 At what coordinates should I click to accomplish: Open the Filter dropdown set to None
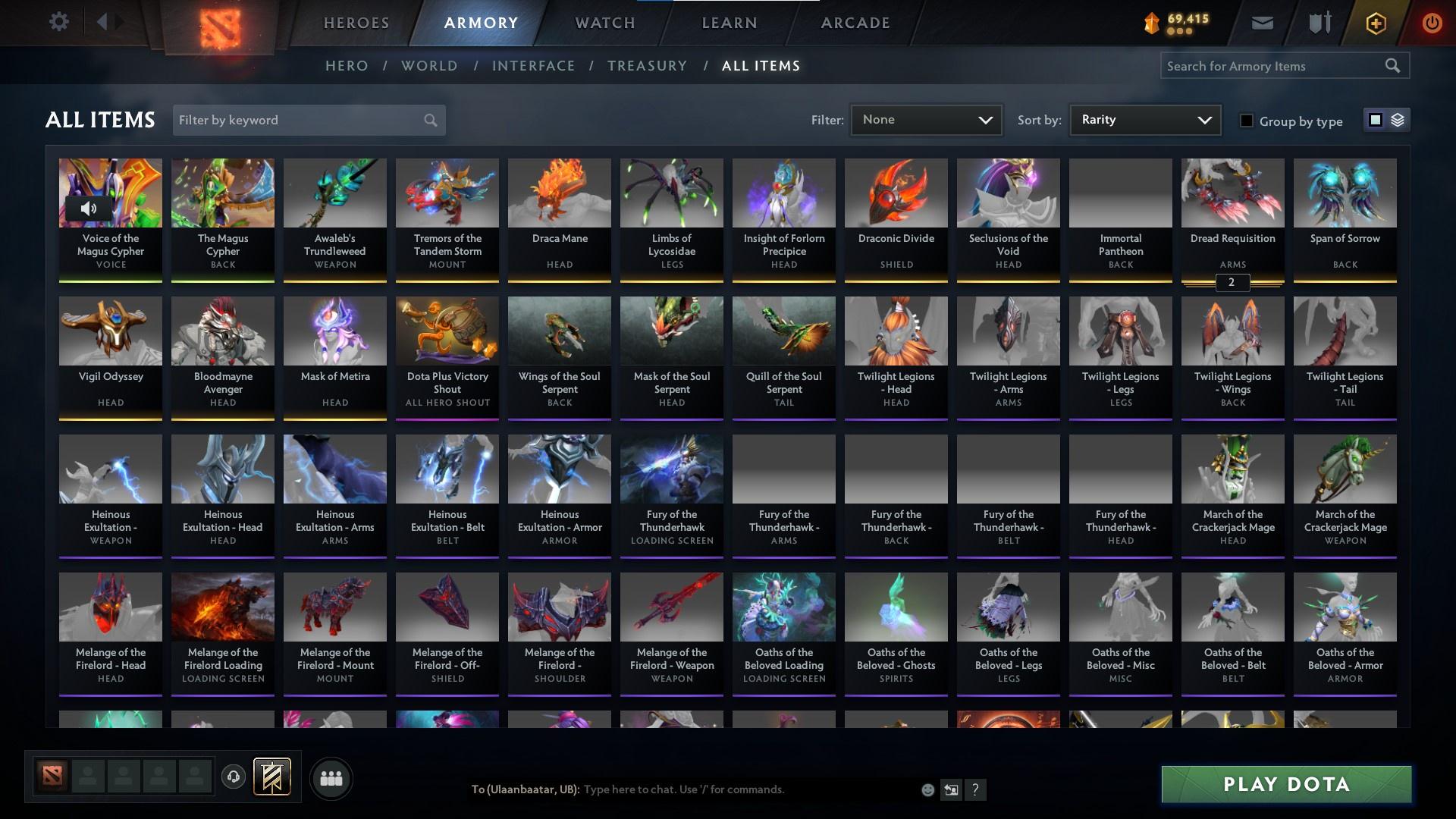tap(926, 119)
